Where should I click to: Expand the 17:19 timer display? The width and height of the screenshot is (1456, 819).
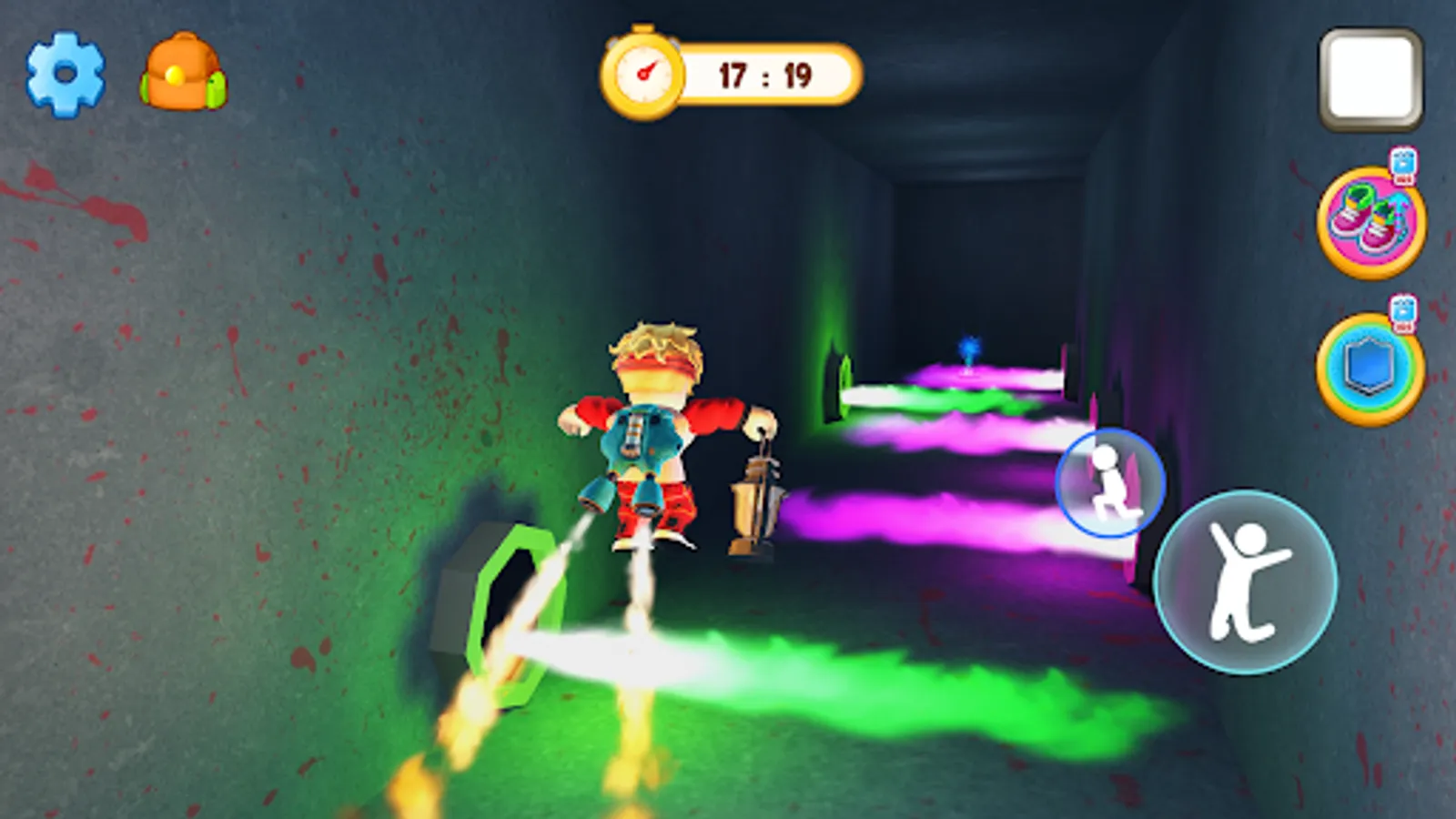click(x=760, y=76)
